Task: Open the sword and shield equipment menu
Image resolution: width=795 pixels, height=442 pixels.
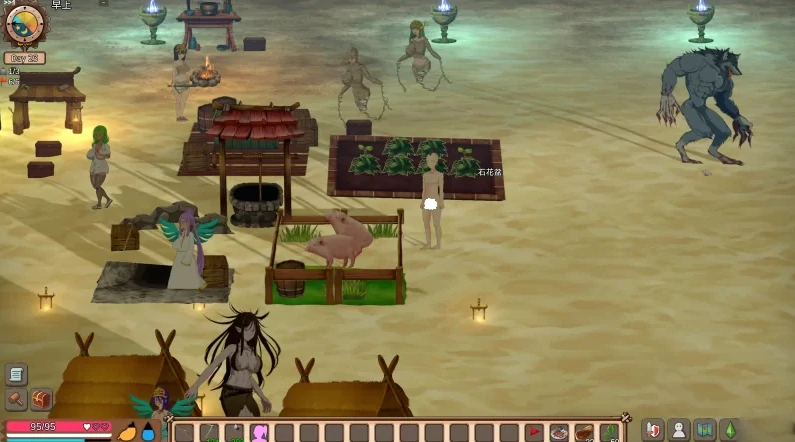Action: pos(654,430)
